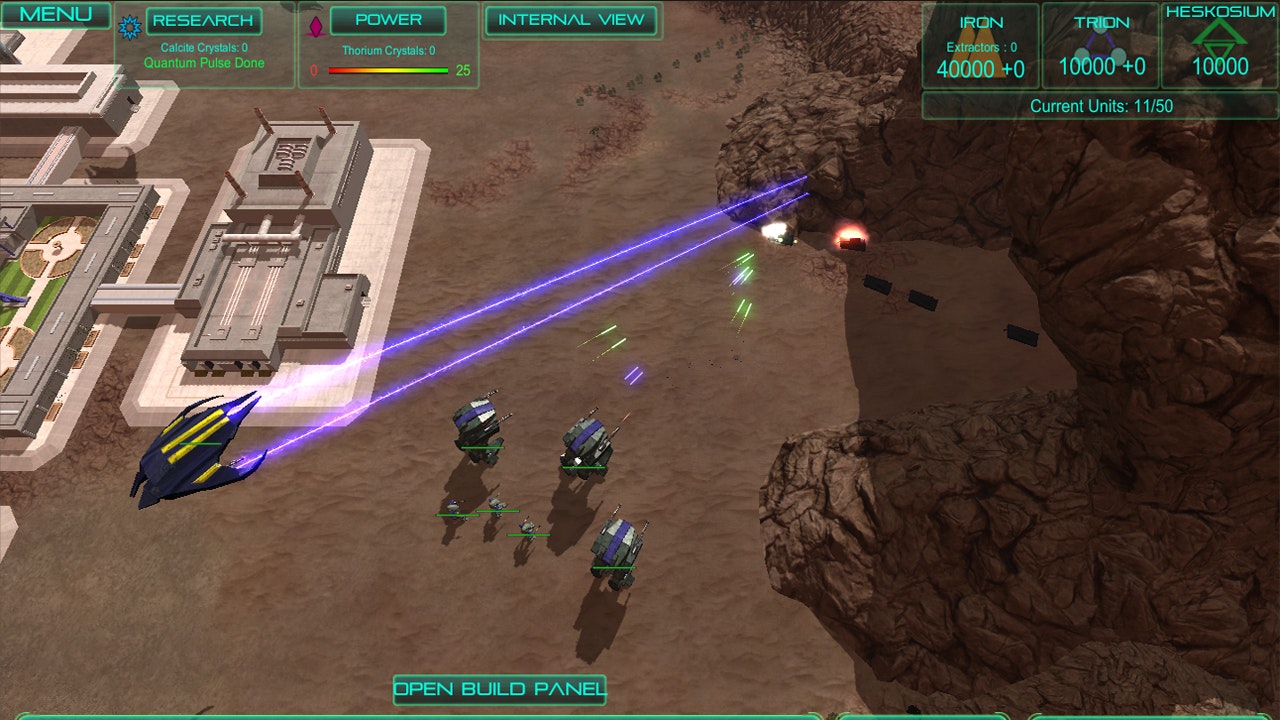Switch to Internal View
This screenshot has height=720, width=1280.
(570, 21)
